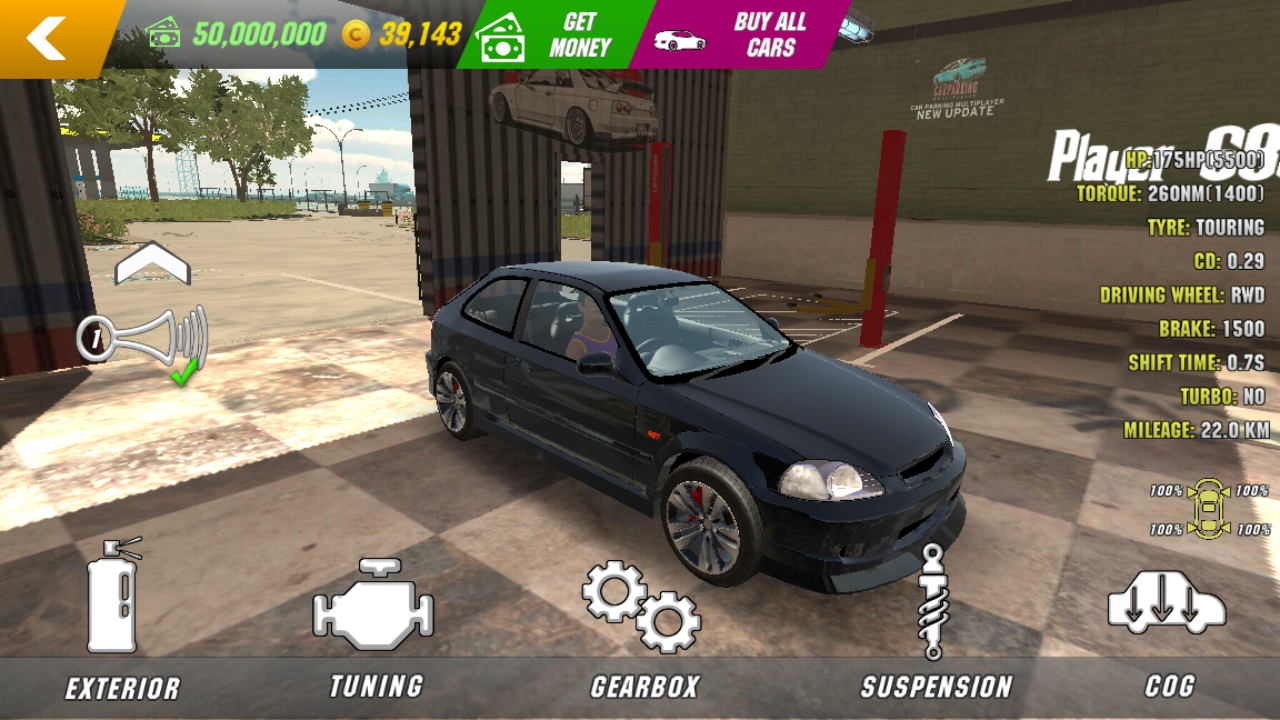Open the Suspension settings
This screenshot has width=1280, height=720.
pyautogui.click(x=935, y=620)
